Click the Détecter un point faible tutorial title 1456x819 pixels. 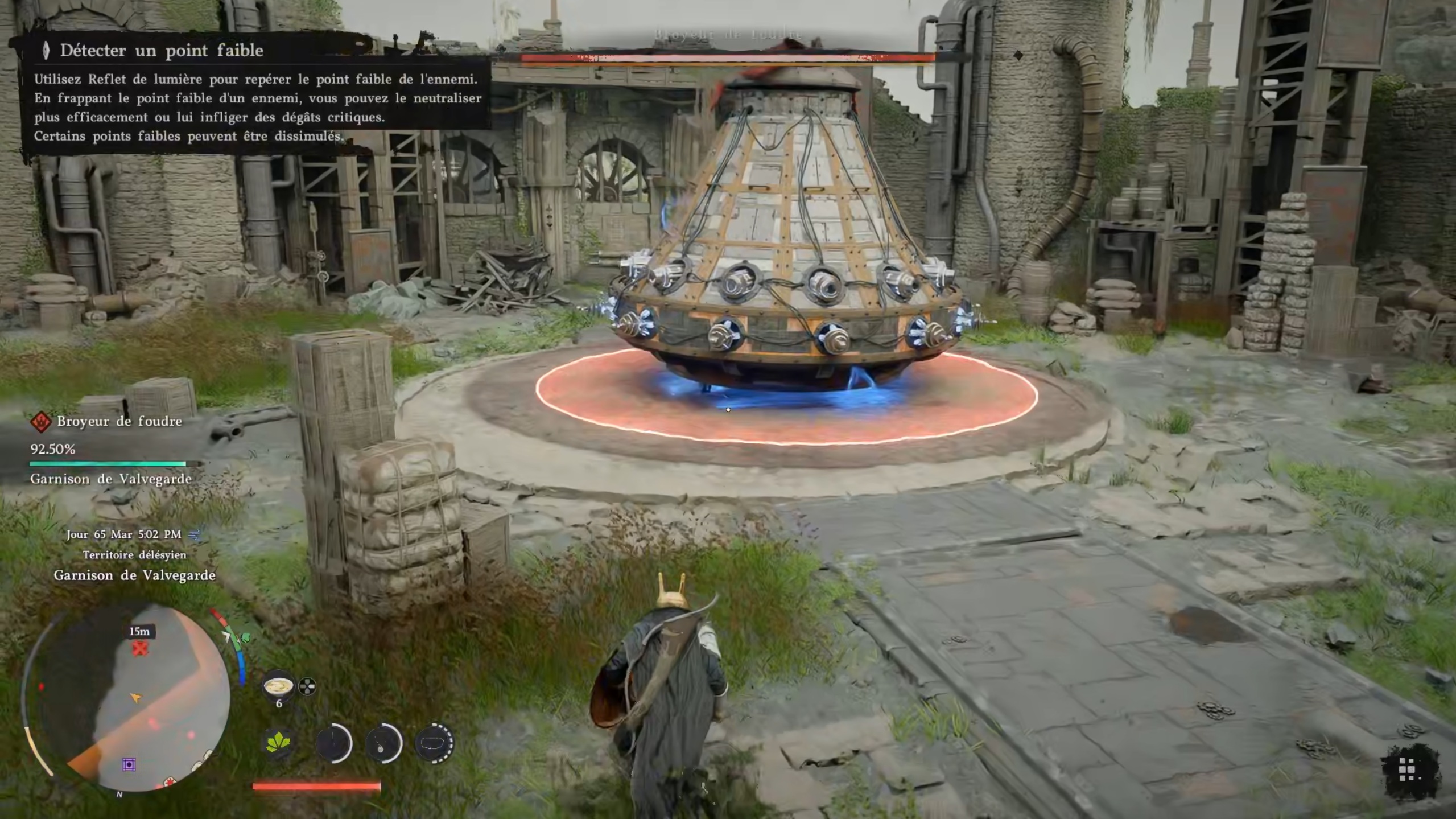pos(162,51)
